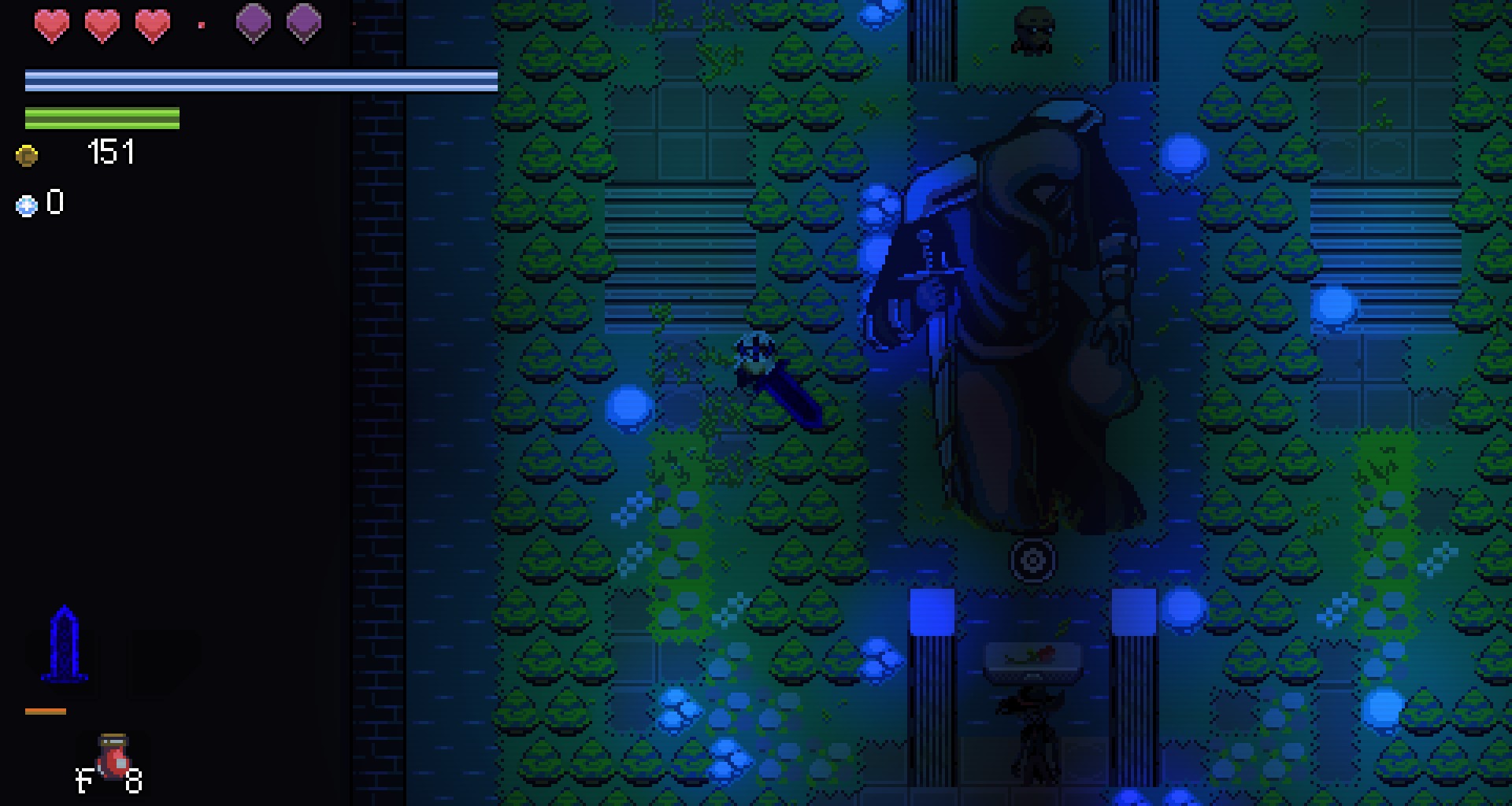
Task: Click the blue mana bar
Action: (260, 79)
